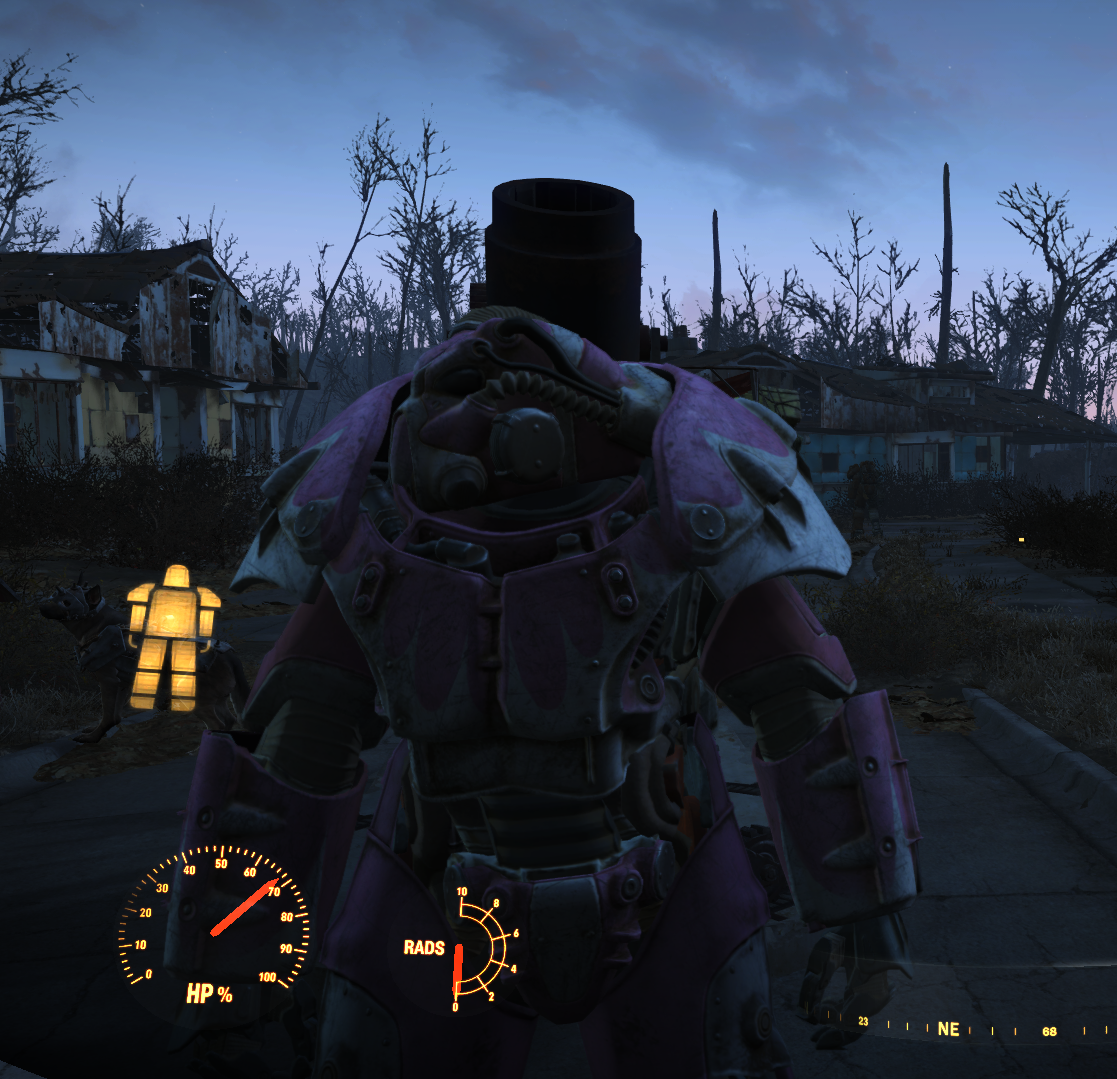
Task: Click the compass bar showing NE
Action: click(947, 1029)
